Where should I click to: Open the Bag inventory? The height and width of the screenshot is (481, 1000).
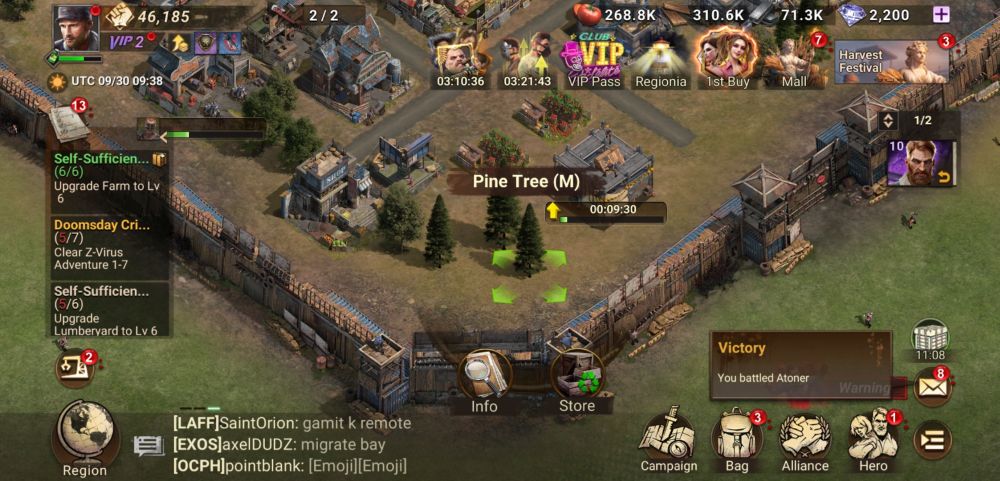(x=737, y=440)
